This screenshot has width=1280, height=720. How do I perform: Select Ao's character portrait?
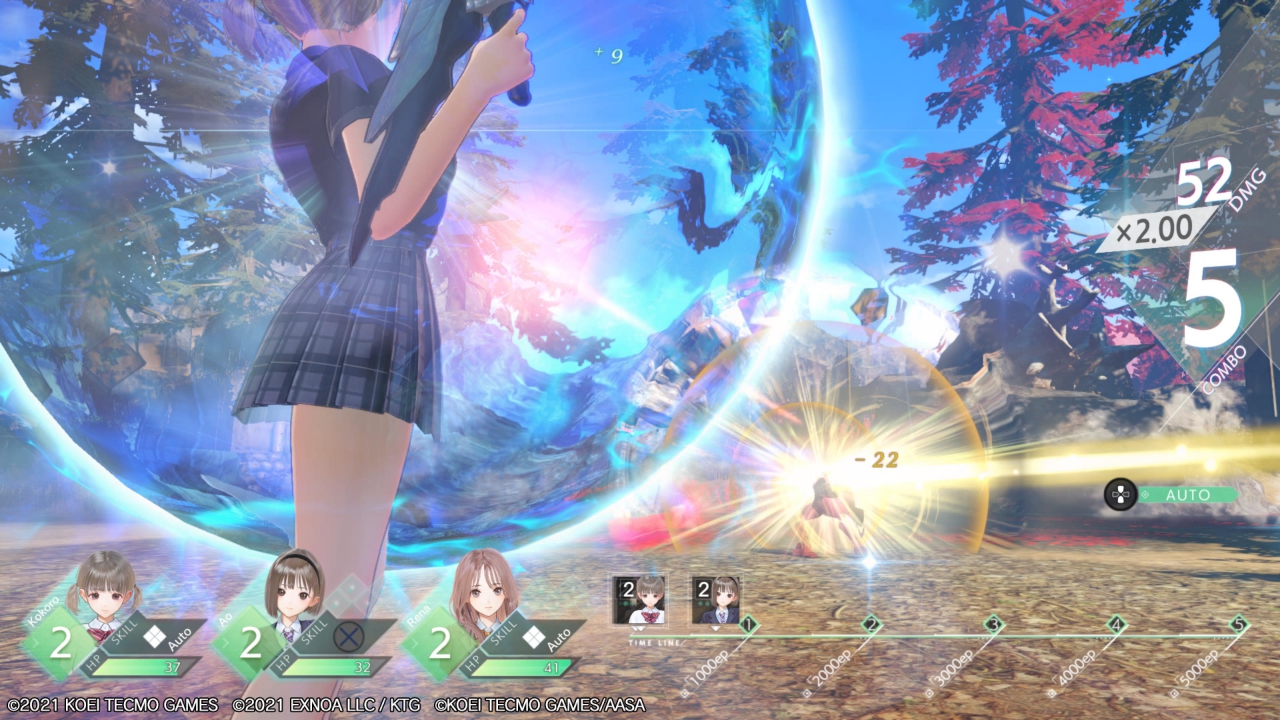point(294,586)
